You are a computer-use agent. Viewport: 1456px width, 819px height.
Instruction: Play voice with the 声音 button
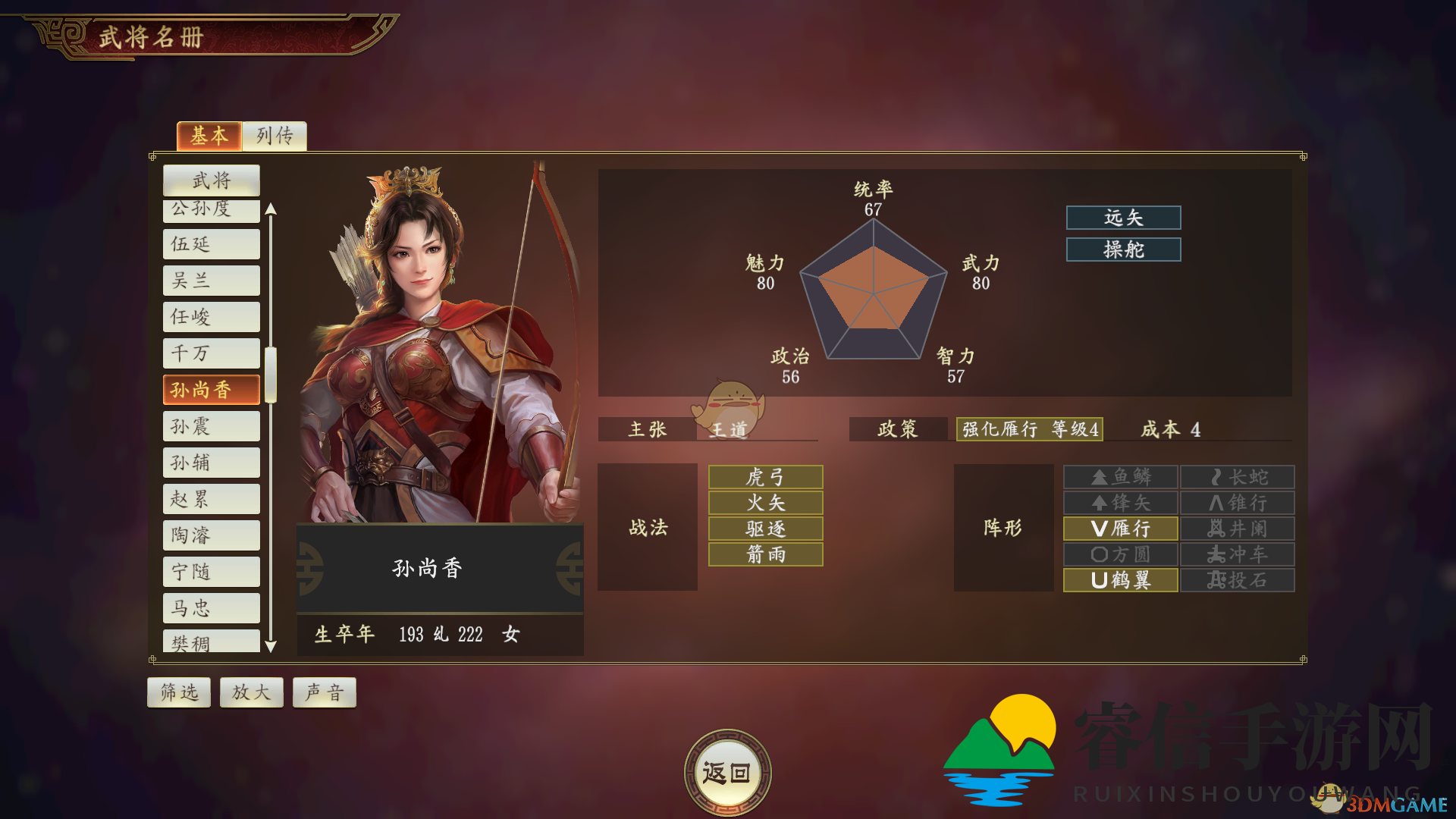324,692
